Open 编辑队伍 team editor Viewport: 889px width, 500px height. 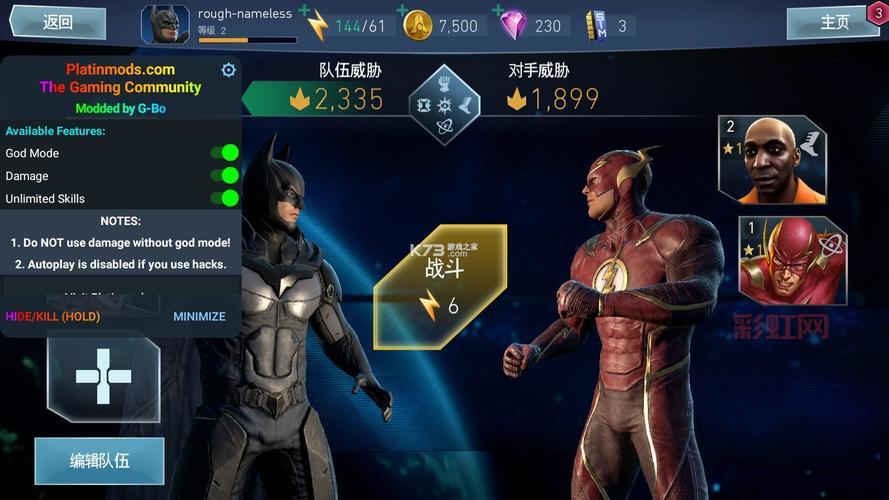point(99,461)
